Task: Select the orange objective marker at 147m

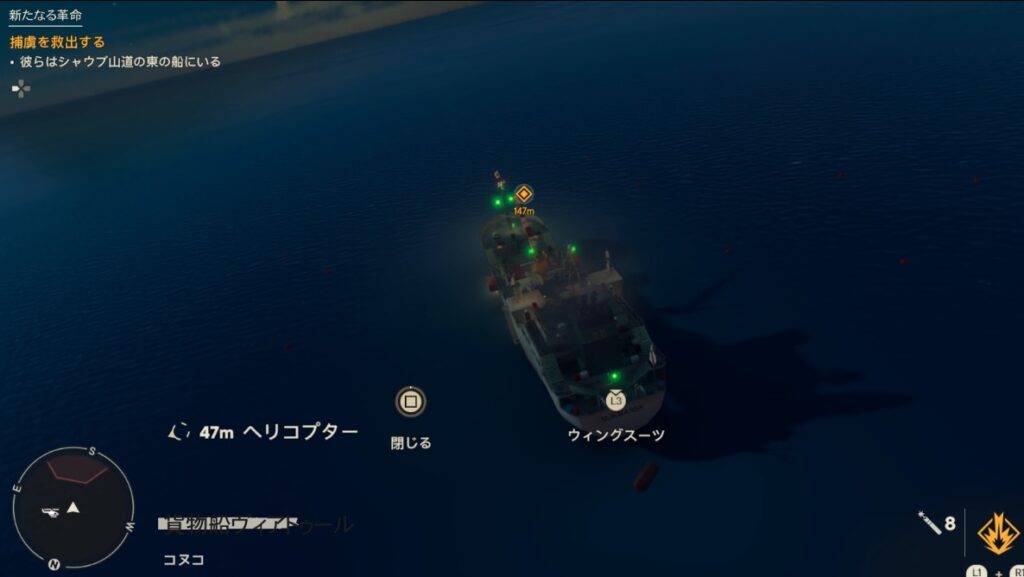Action: [523, 194]
